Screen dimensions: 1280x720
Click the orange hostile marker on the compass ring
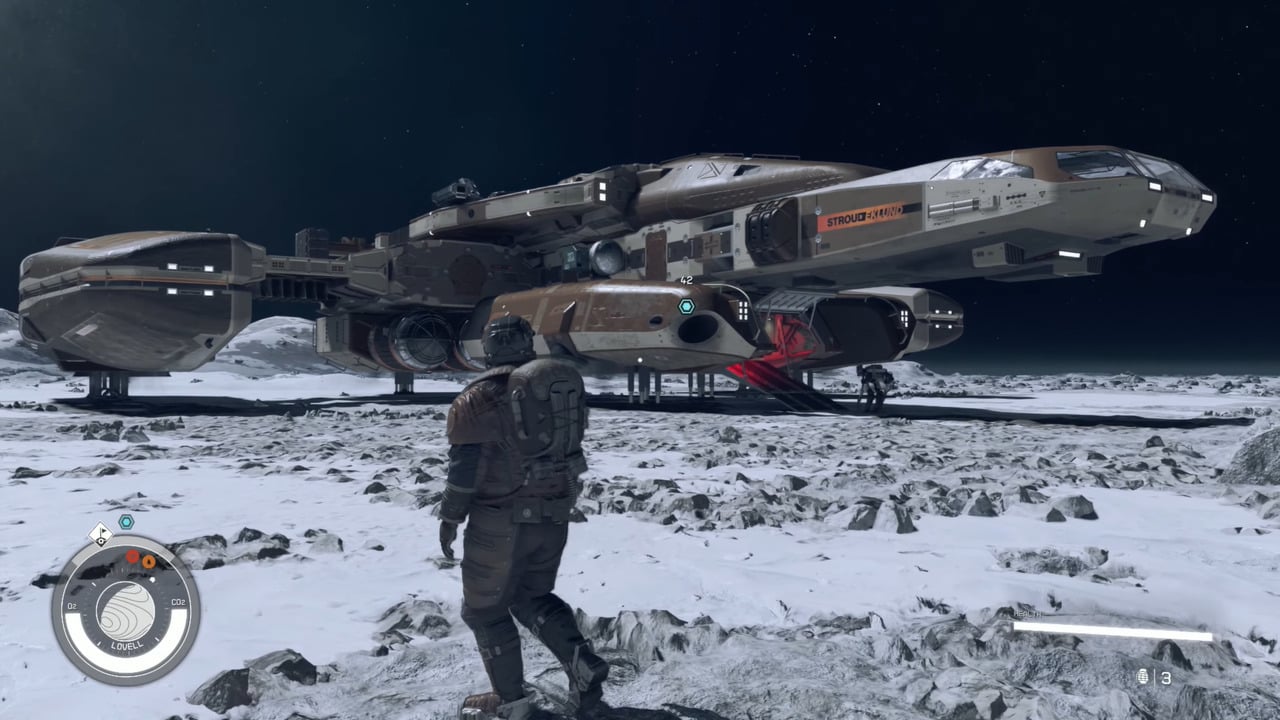[148, 562]
